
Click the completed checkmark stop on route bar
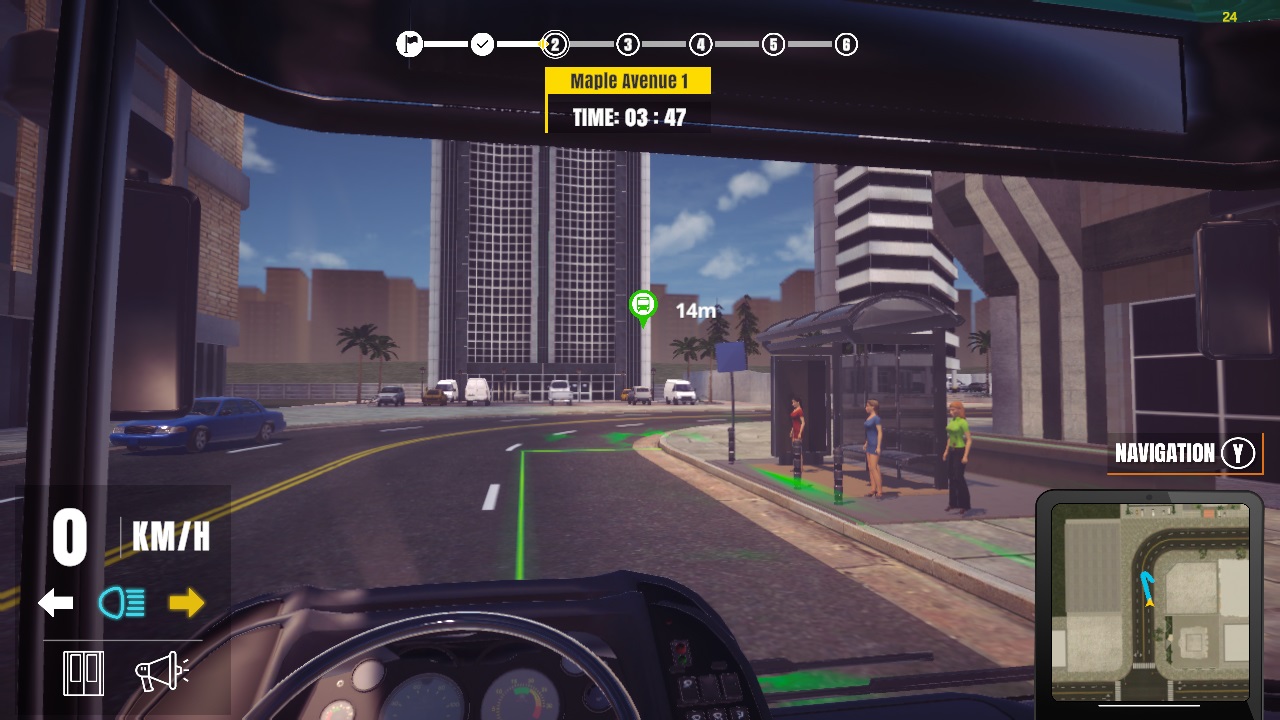(x=482, y=44)
